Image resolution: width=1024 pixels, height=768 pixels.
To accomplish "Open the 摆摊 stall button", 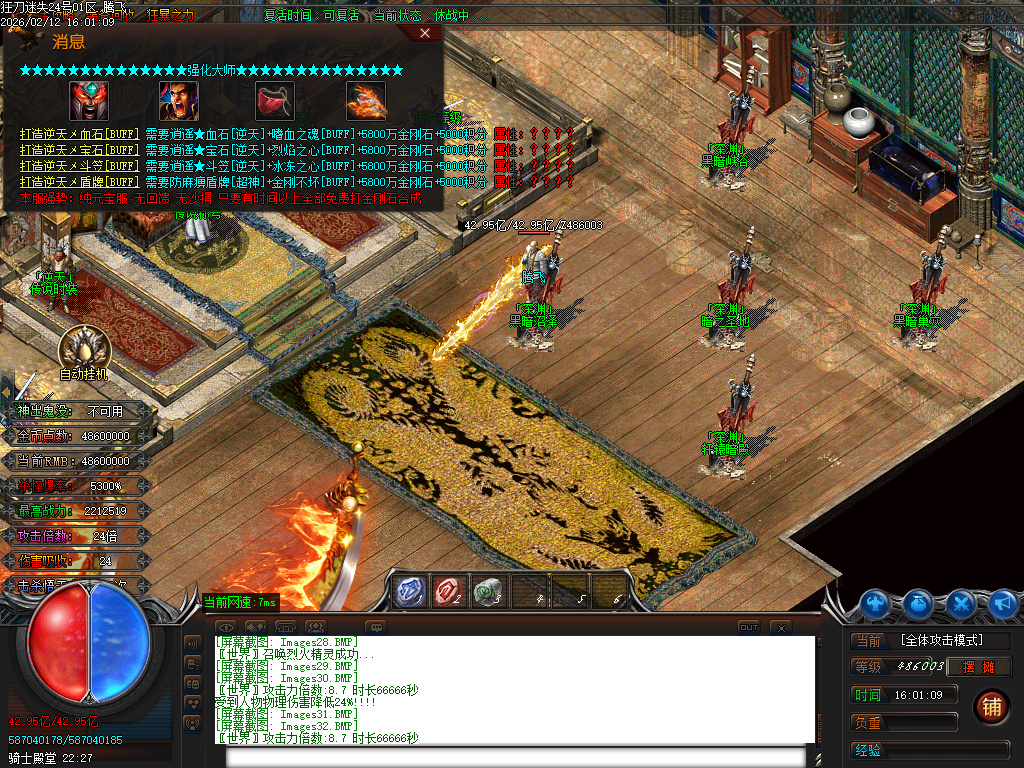I will [980, 666].
